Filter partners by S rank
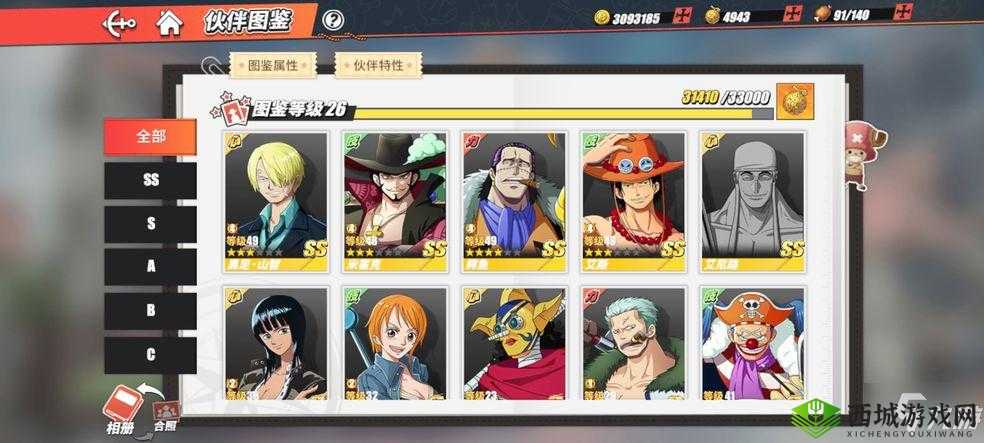The image size is (984, 443). click(x=151, y=223)
